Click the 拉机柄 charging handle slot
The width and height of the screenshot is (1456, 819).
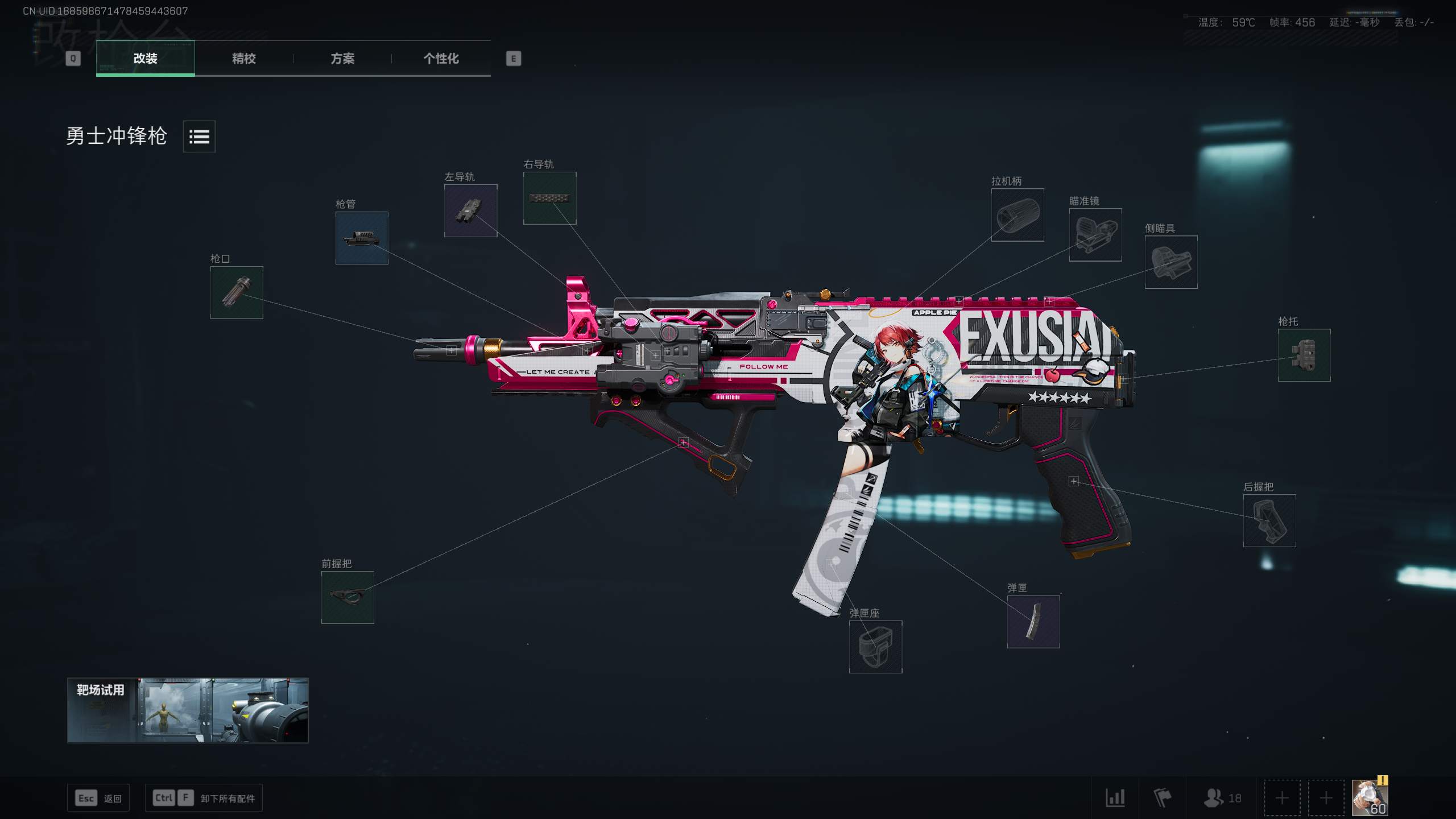tap(1017, 215)
